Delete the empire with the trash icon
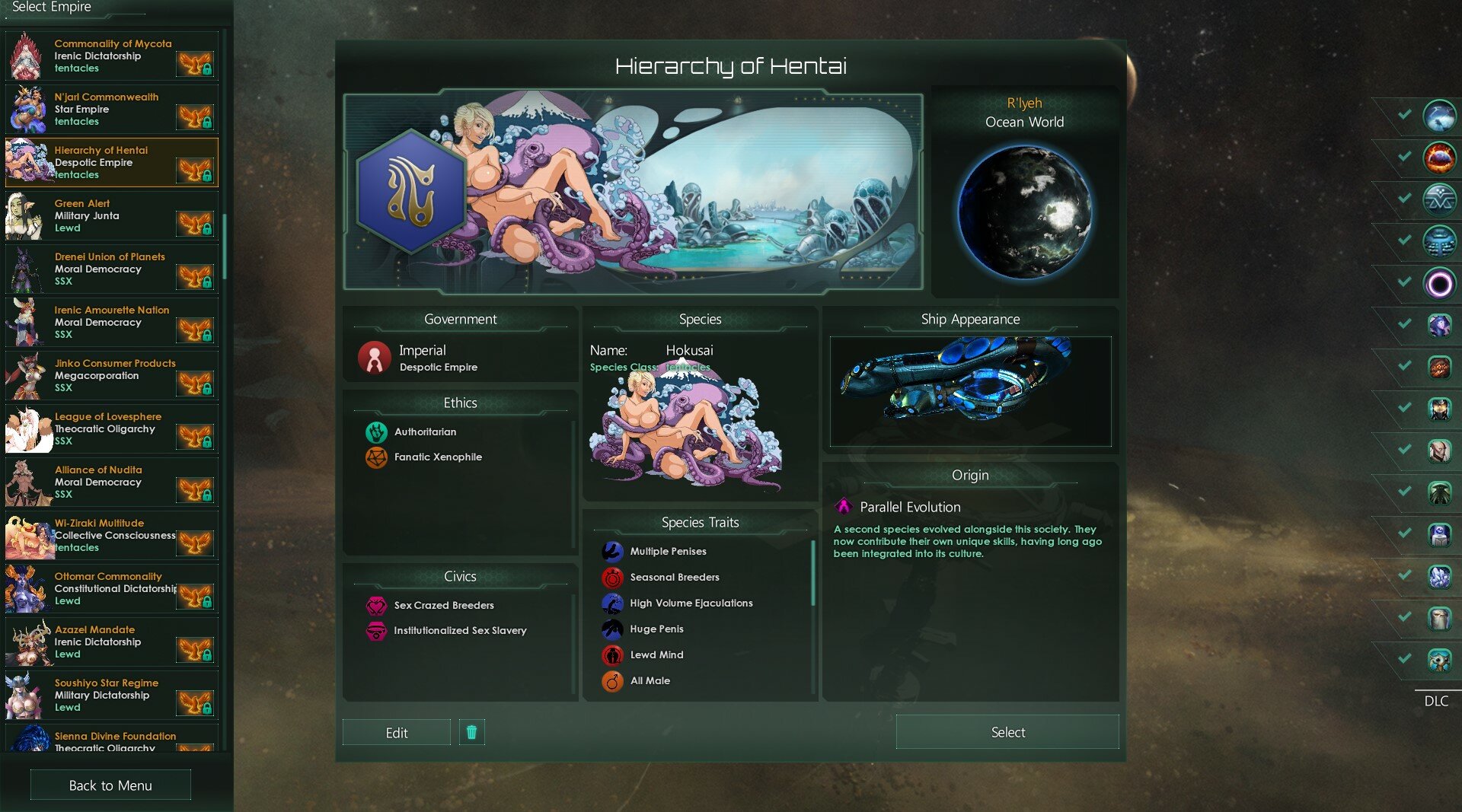 coord(471,732)
